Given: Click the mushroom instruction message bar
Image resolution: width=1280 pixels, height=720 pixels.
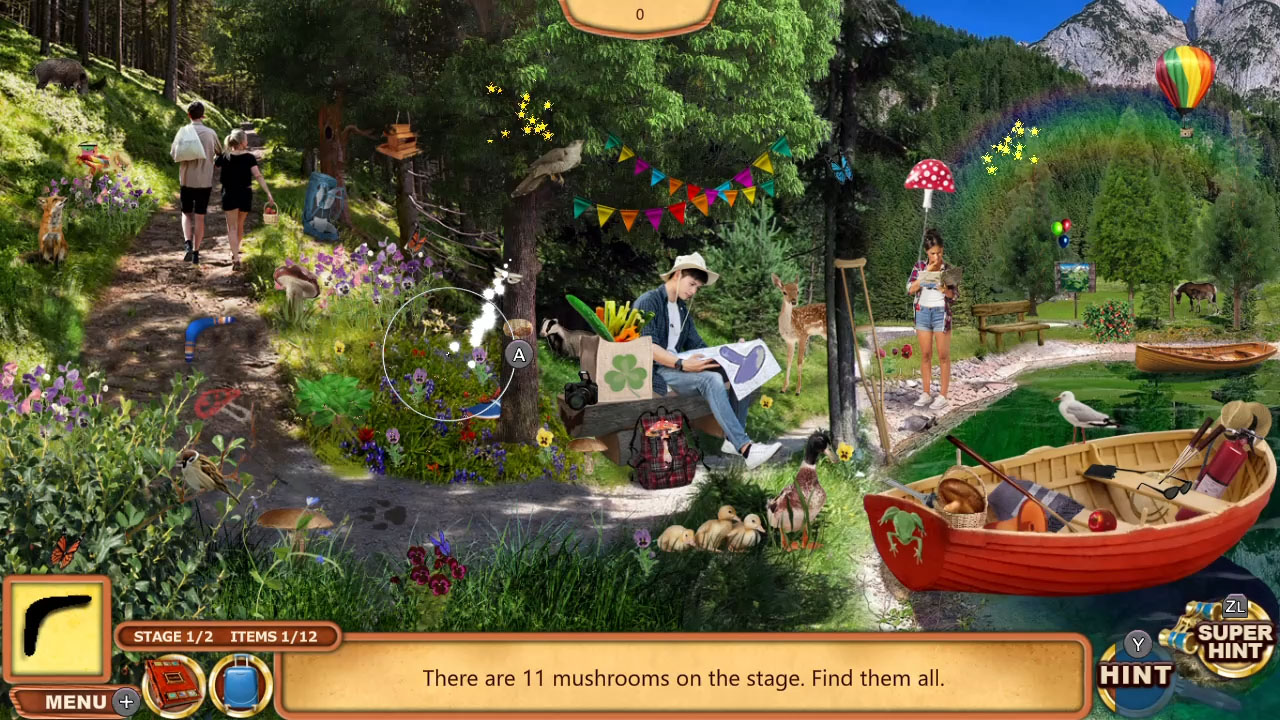Looking at the screenshot, I should [x=684, y=678].
